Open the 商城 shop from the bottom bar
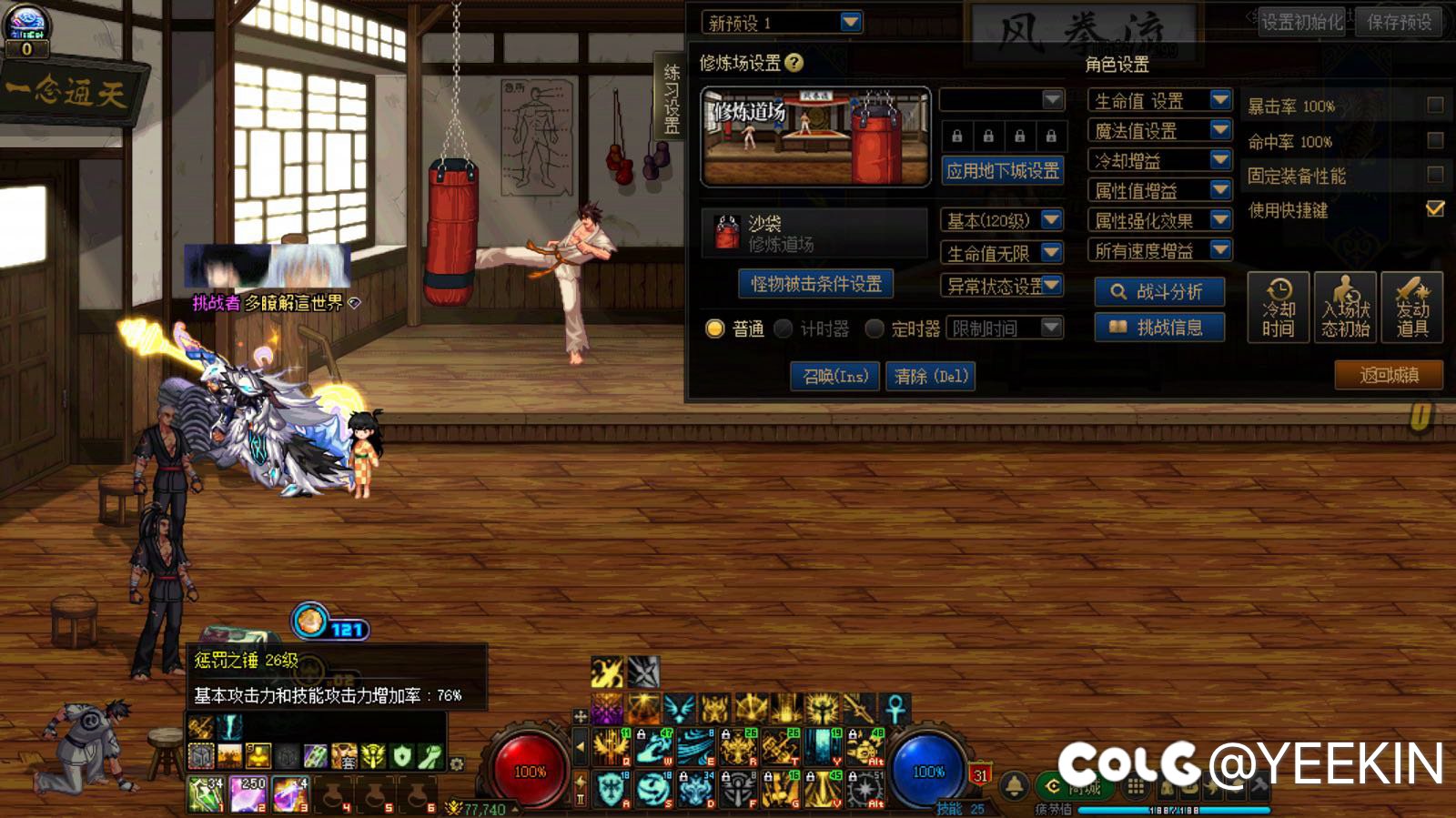 (1074, 784)
